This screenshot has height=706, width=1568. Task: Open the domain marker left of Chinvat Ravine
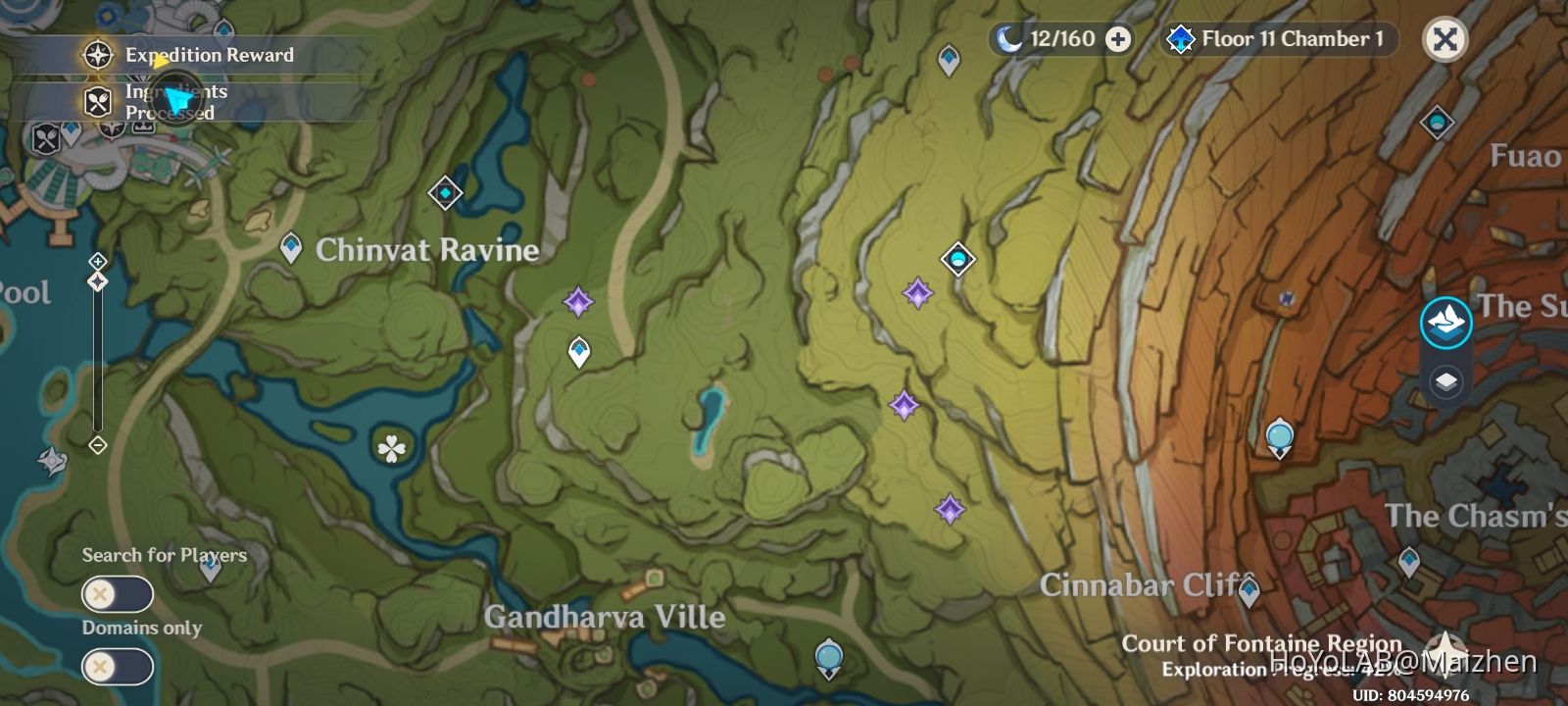point(445,194)
